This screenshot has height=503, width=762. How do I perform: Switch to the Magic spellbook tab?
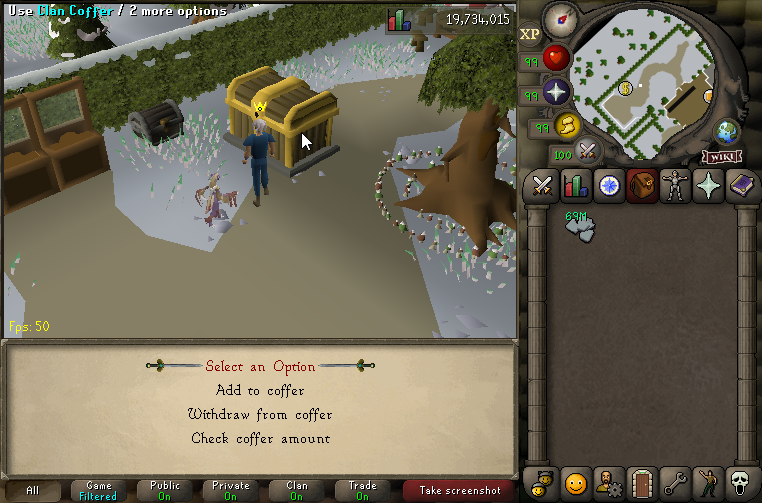coord(740,186)
